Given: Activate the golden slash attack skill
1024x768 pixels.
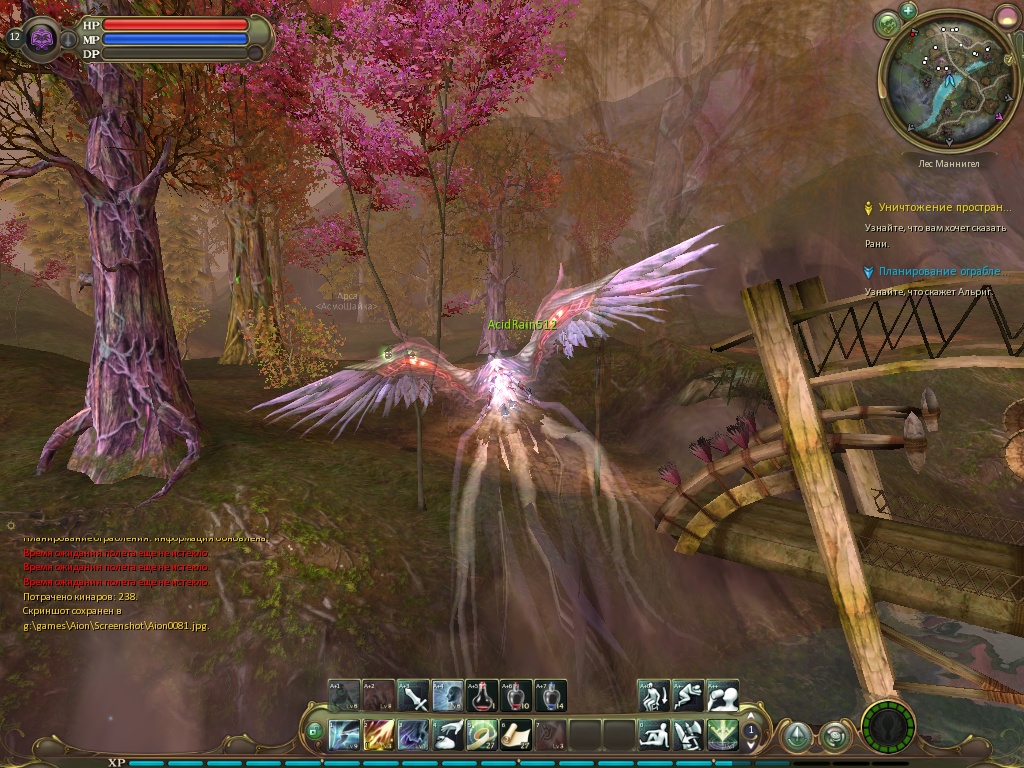Looking at the screenshot, I should pos(378,735).
